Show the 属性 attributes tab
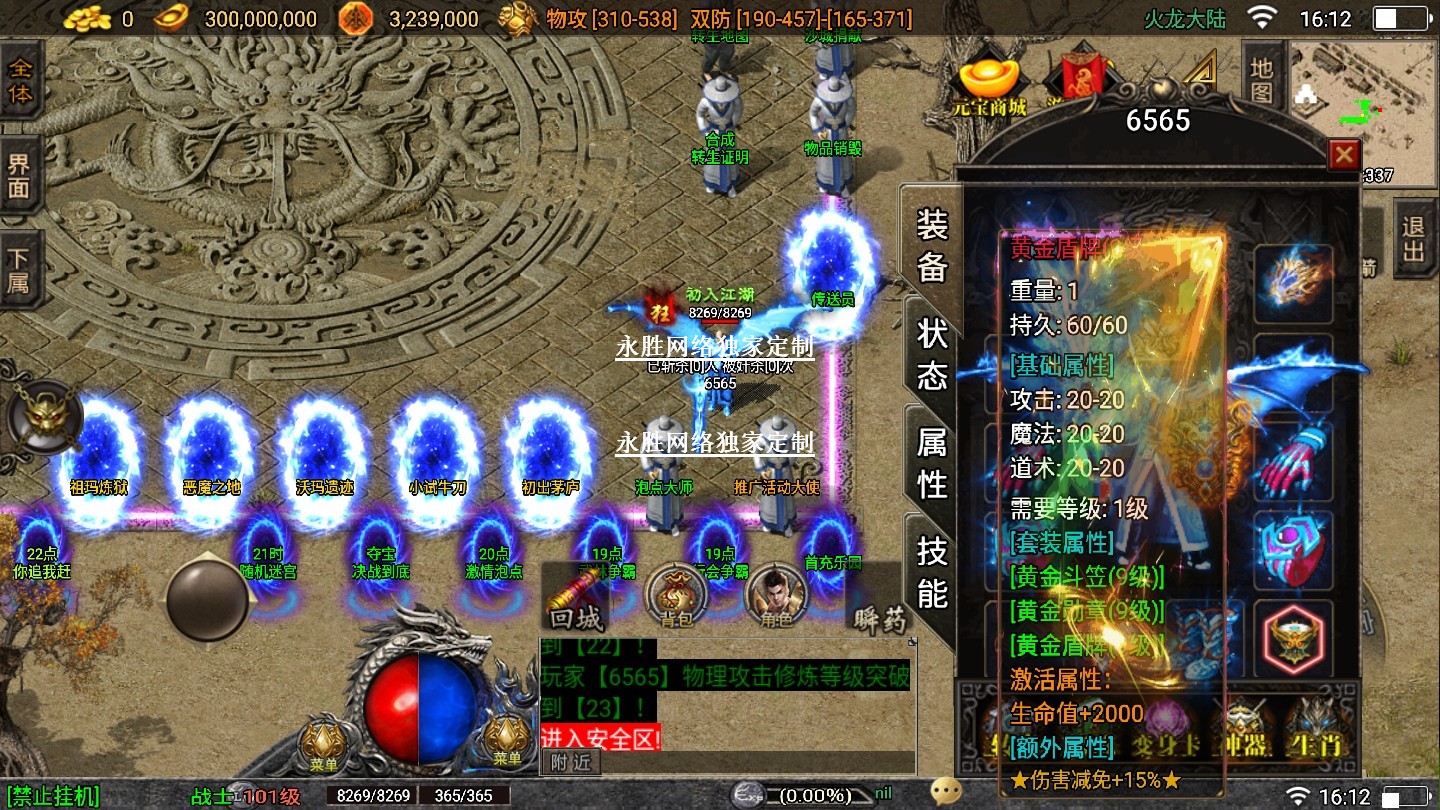Viewport: 1440px width, 810px height. [932, 462]
